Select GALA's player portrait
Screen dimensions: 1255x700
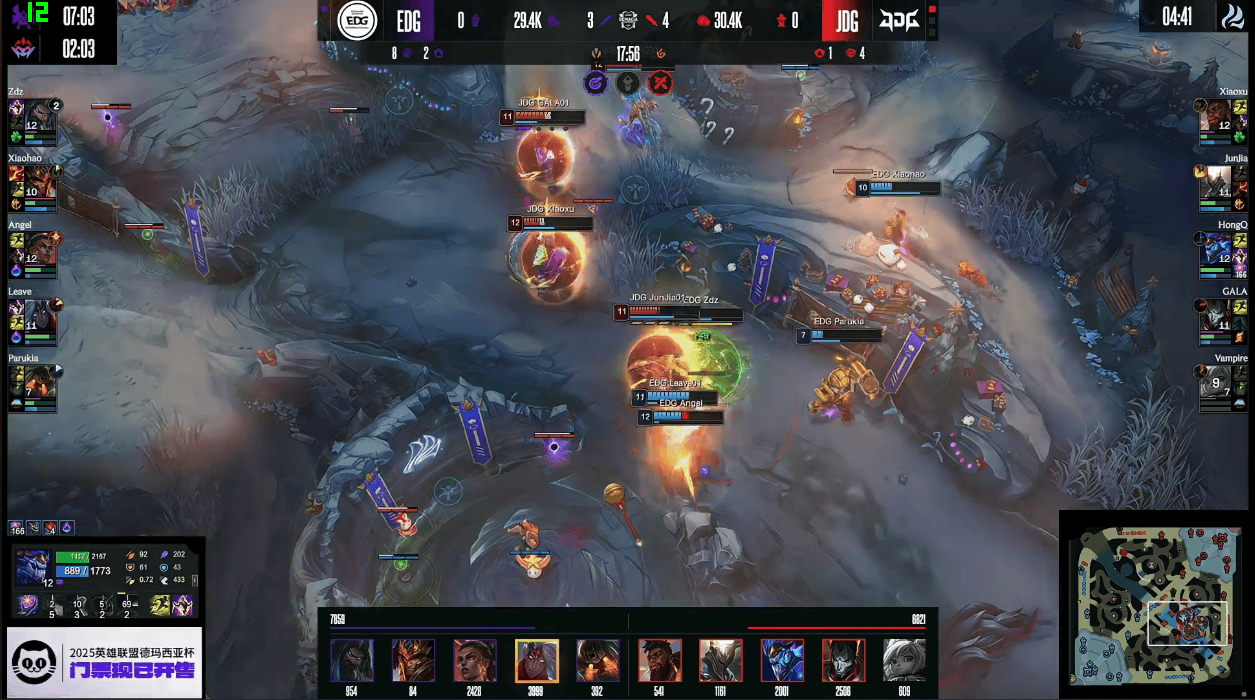point(1215,314)
